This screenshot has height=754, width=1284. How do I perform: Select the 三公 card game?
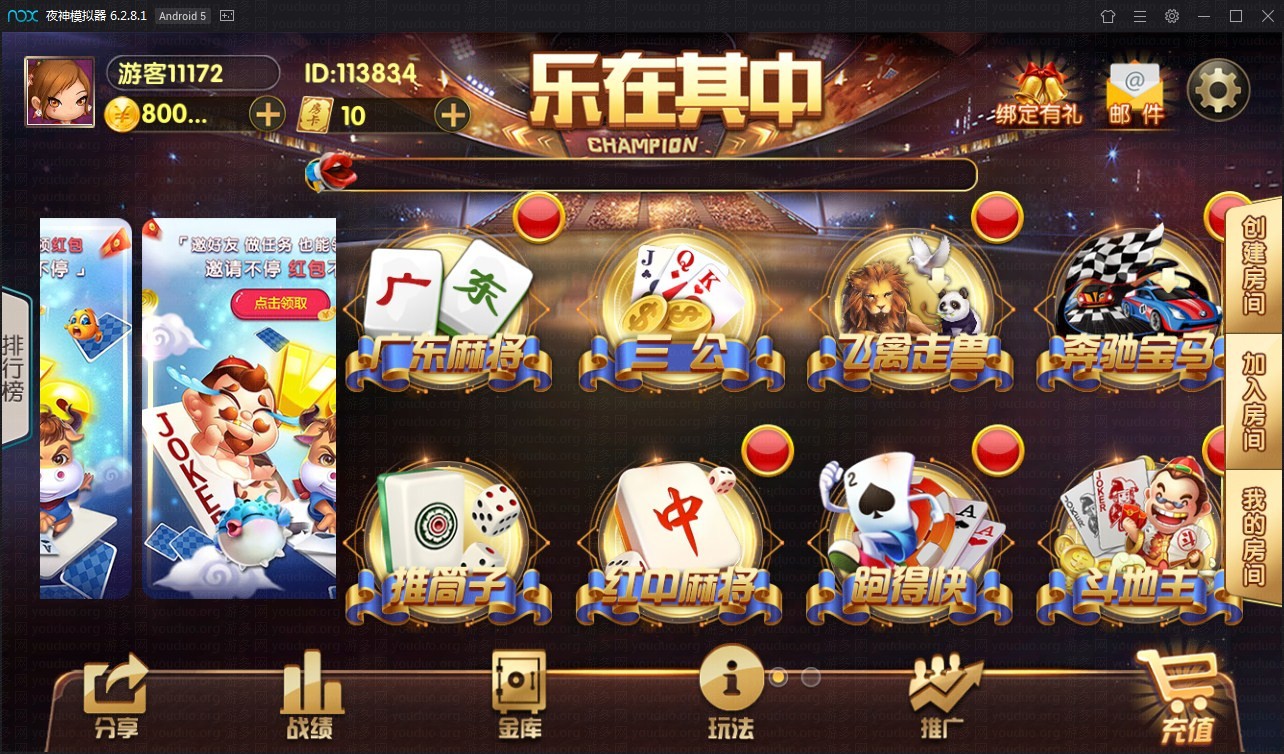click(679, 300)
